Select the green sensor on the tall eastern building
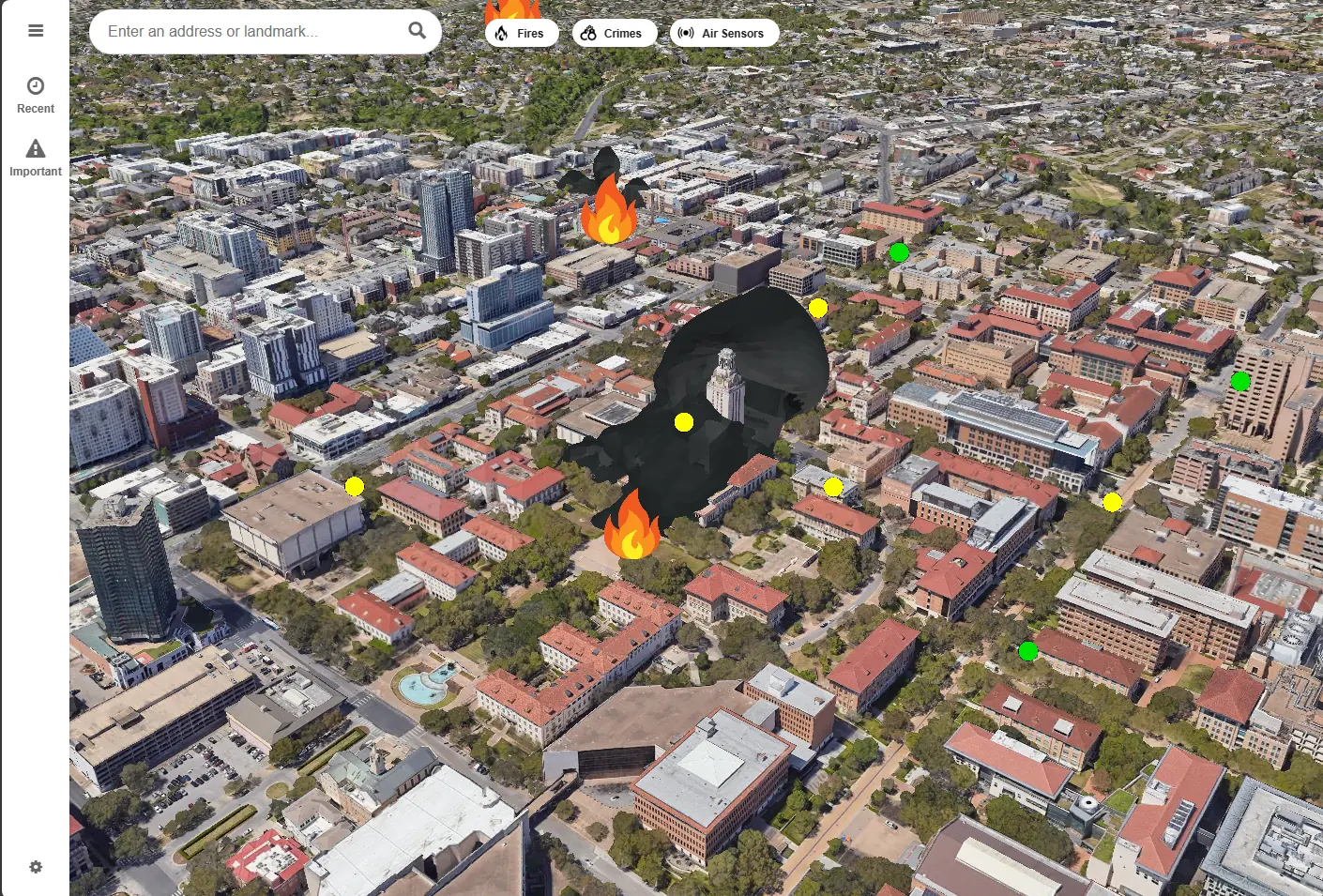Image resolution: width=1323 pixels, height=896 pixels. click(1240, 382)
